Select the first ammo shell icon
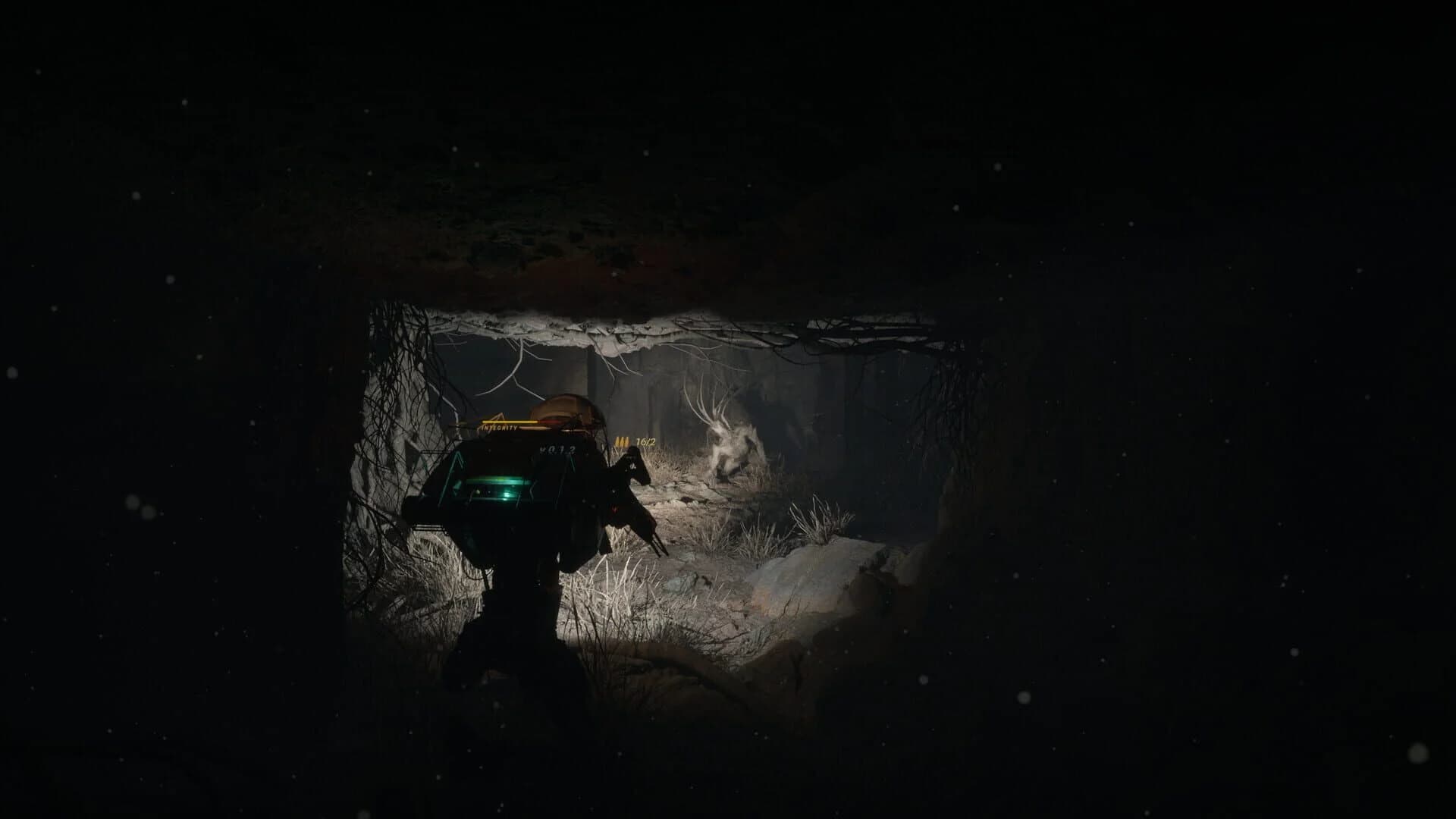 pos(617,441)
